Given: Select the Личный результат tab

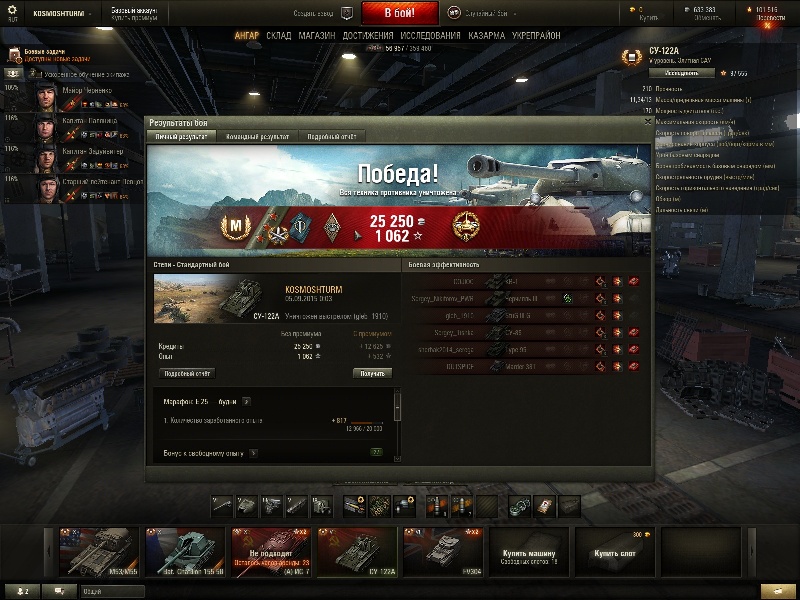Looking at the screenshot, I should coord(182,136).
